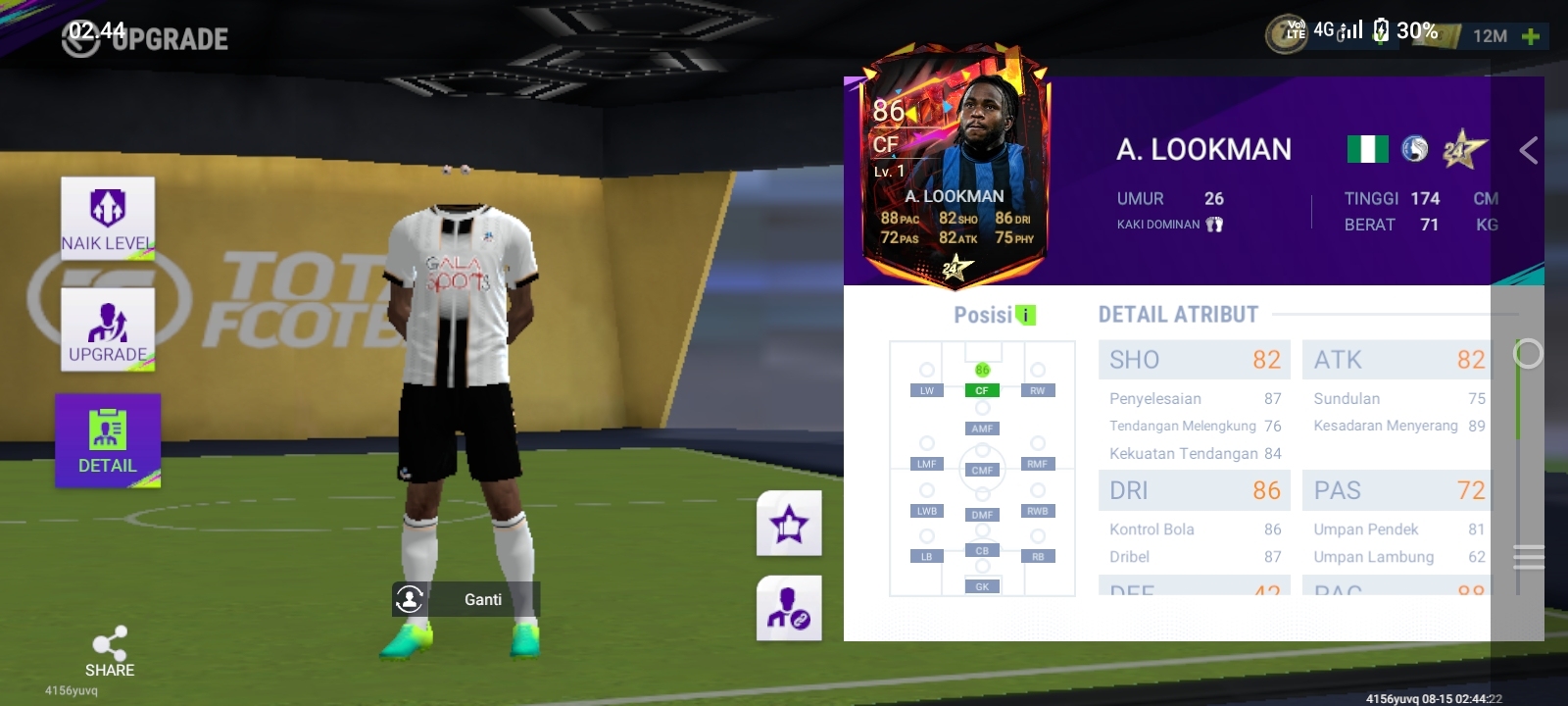Tap the three-line menu handle
The image size is (1568, 706).
click(x=1528, y=557)
